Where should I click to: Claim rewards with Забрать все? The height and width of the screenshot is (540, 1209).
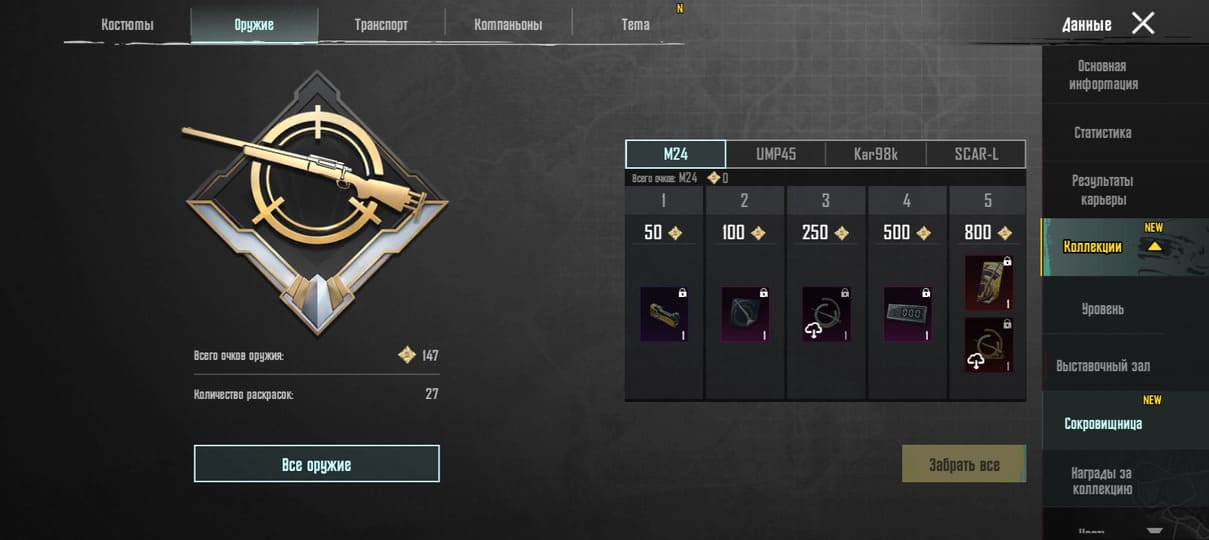[964, 464]
